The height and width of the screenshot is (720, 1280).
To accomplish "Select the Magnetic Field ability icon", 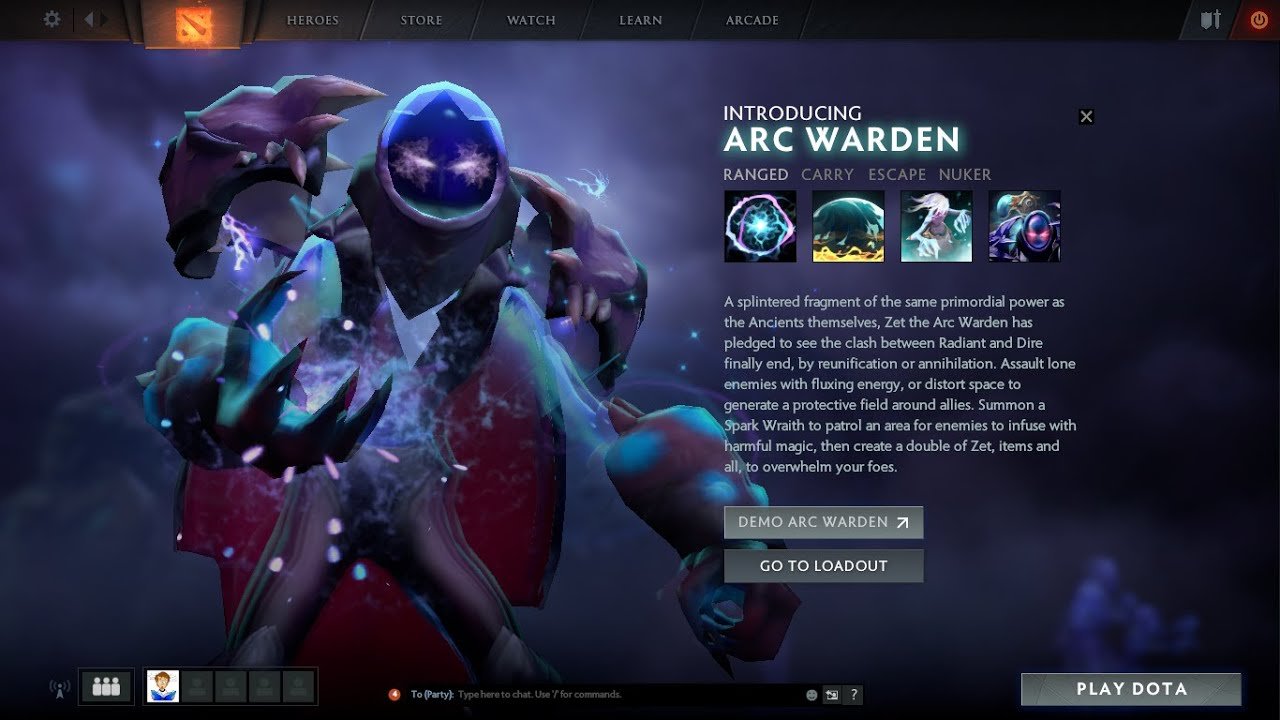I will 848,226.
